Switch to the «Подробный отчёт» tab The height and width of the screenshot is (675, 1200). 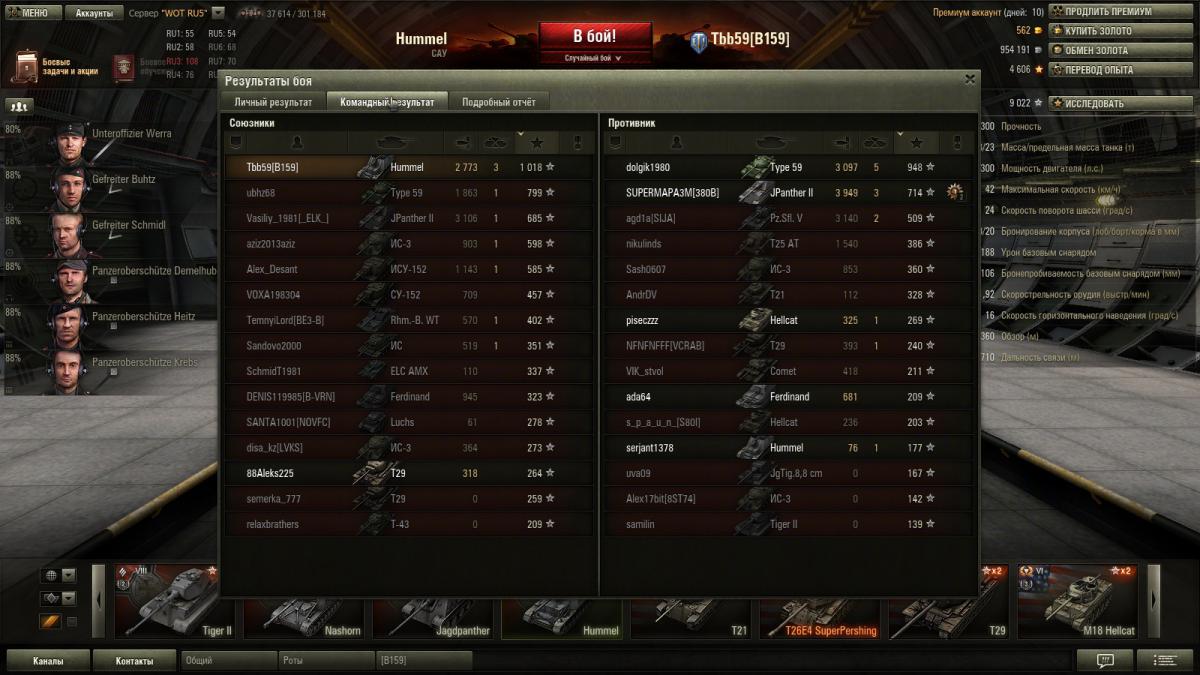pos(498,102)
